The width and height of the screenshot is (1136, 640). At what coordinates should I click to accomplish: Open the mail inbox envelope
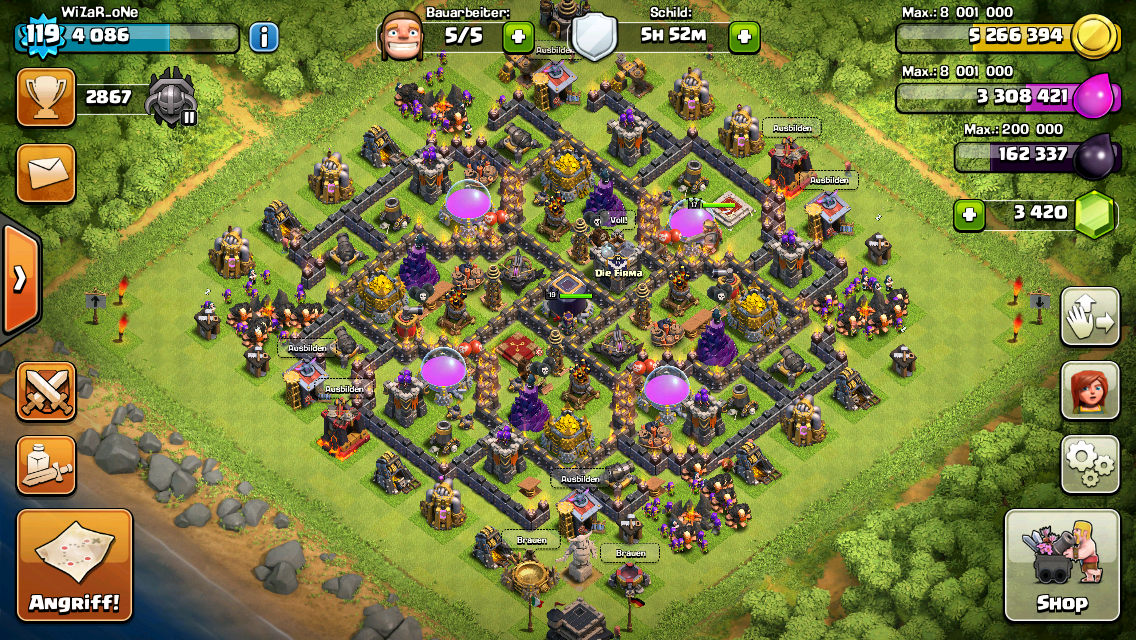pyautogui.click(x=46, y=172)
